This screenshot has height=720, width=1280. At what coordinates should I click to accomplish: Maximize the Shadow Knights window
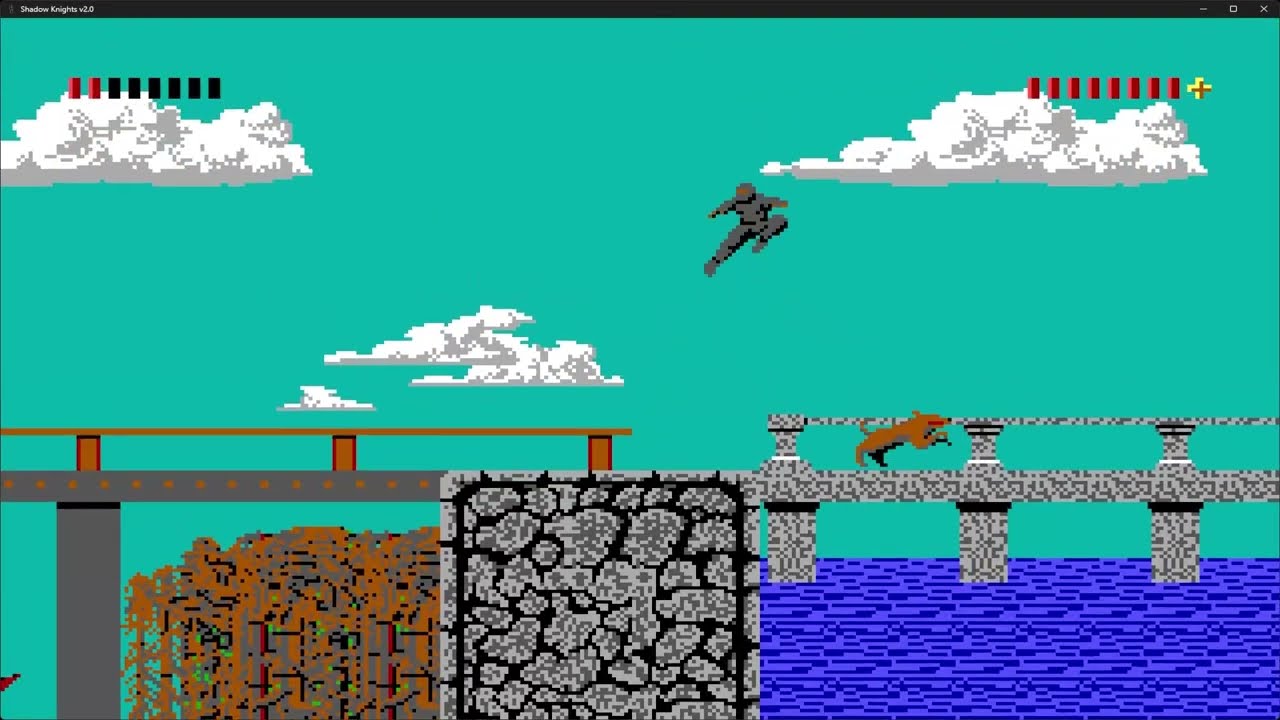[1233, 9]
